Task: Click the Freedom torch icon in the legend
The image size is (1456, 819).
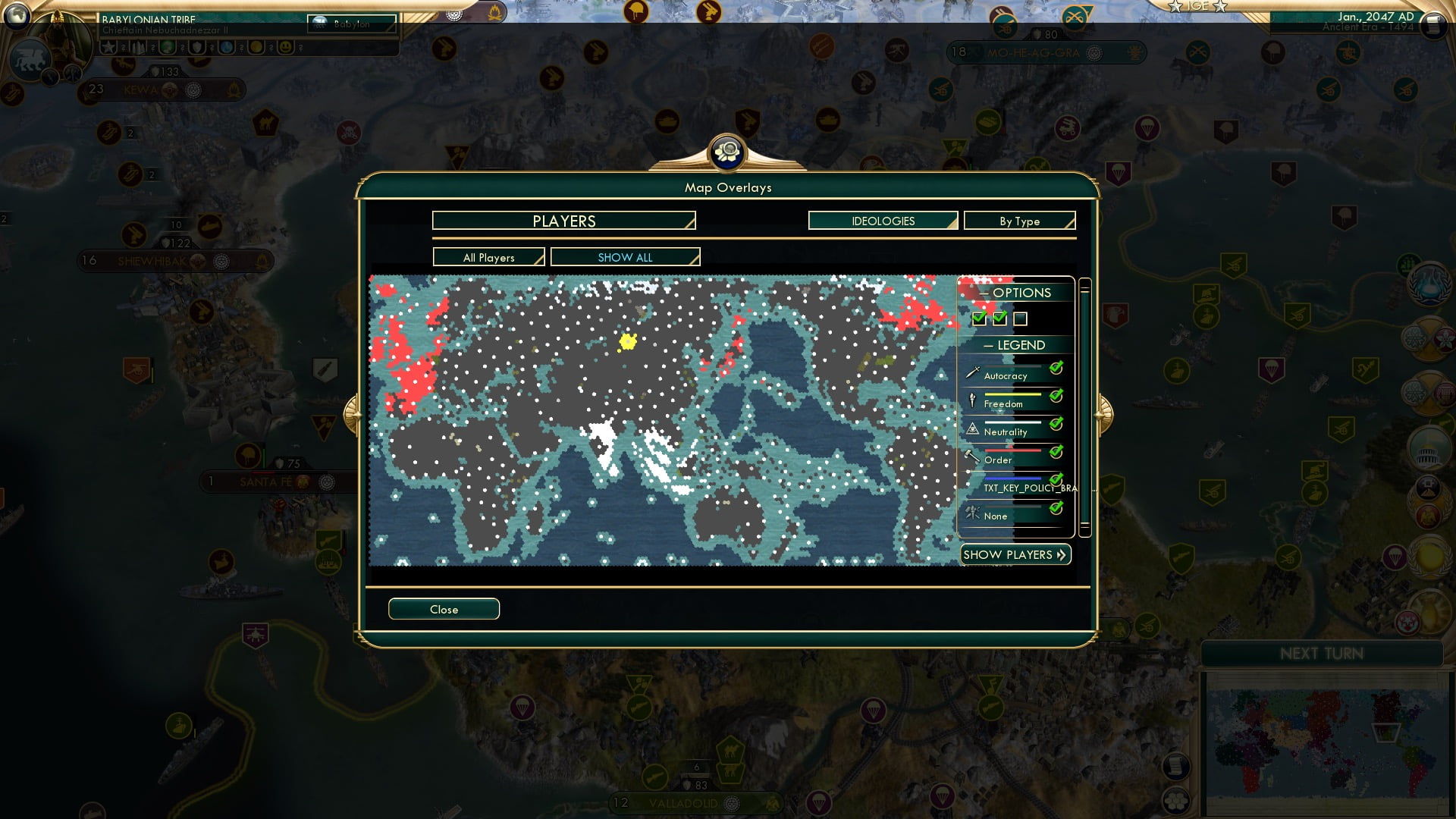Action: coord(971,400)
